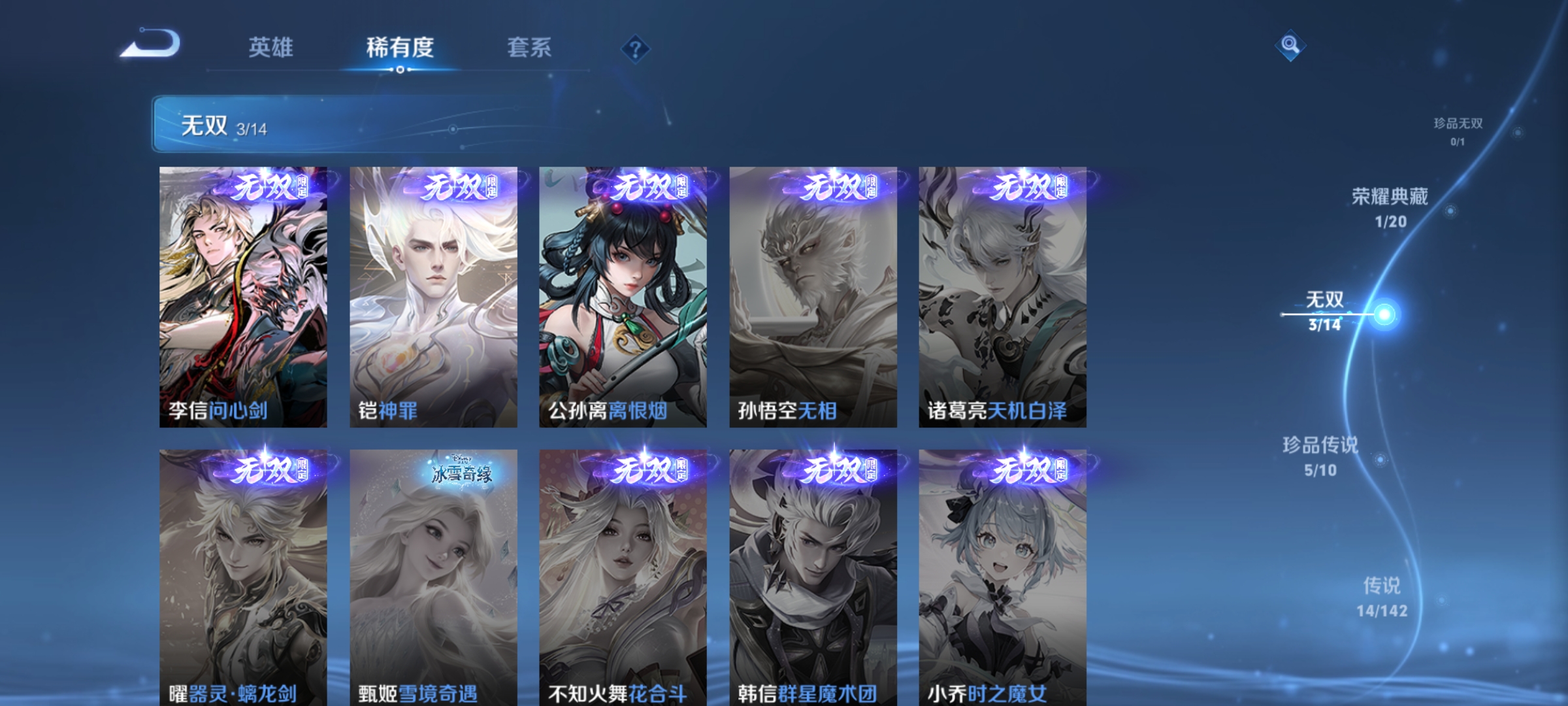Open the 铠神罪 skin card
The image size is (1568, 706).
433,294
